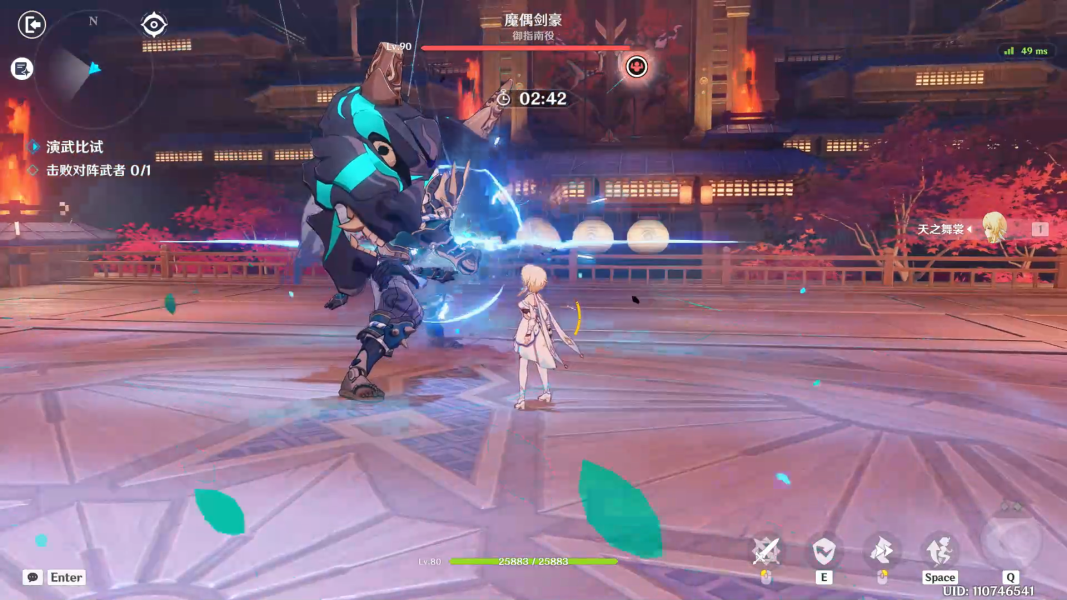Image resolution: width=1067 pixels, height=600 pixels.
Task: Tap the jump skill icon
Action: click(x=940, y=550)
